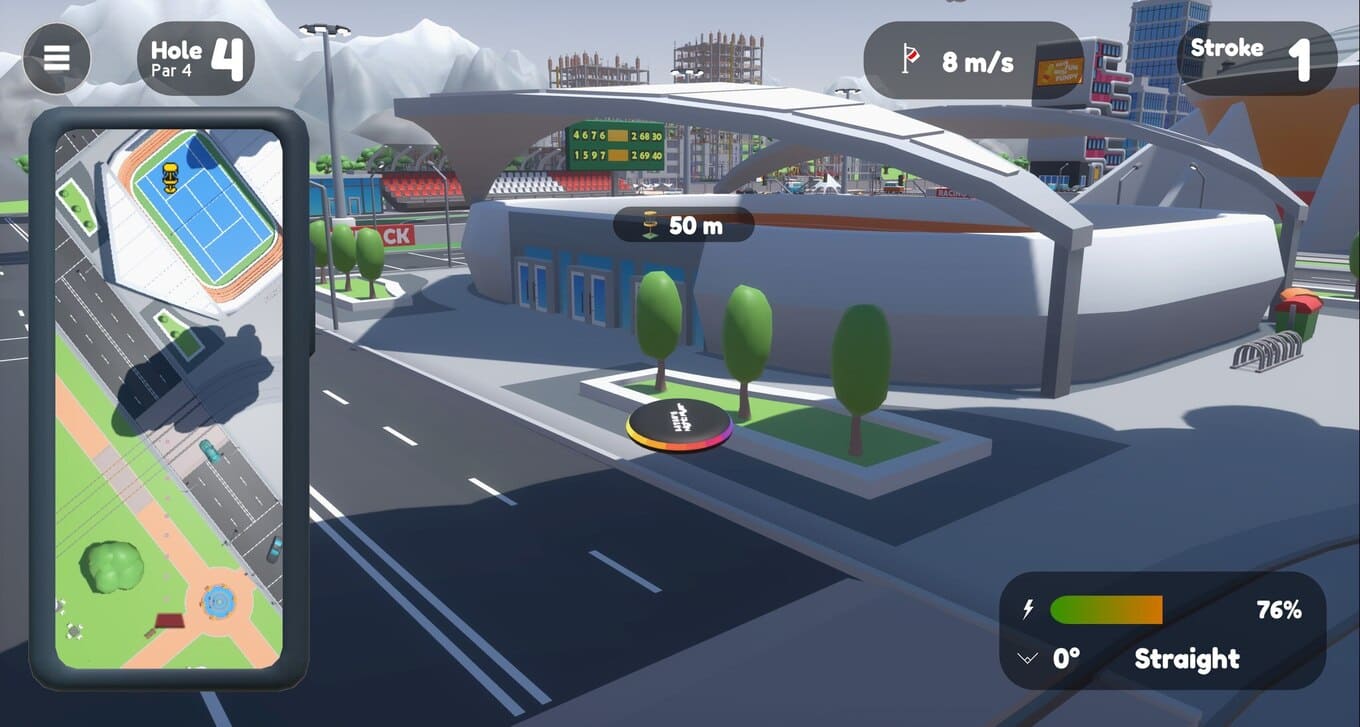This screenshot has height=727, width=1360.
Task: Open the hamburger menu
Action: (x=57, y=58)
